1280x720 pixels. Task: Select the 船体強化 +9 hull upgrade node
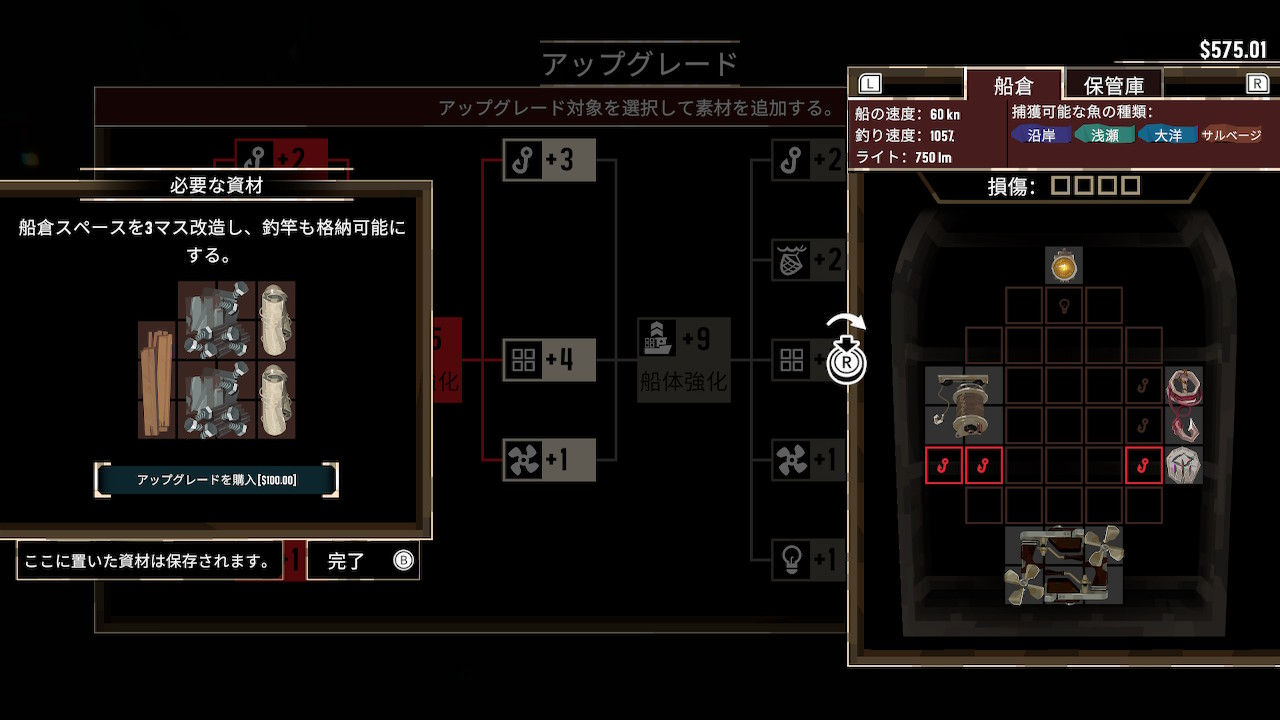click(684, 358)
